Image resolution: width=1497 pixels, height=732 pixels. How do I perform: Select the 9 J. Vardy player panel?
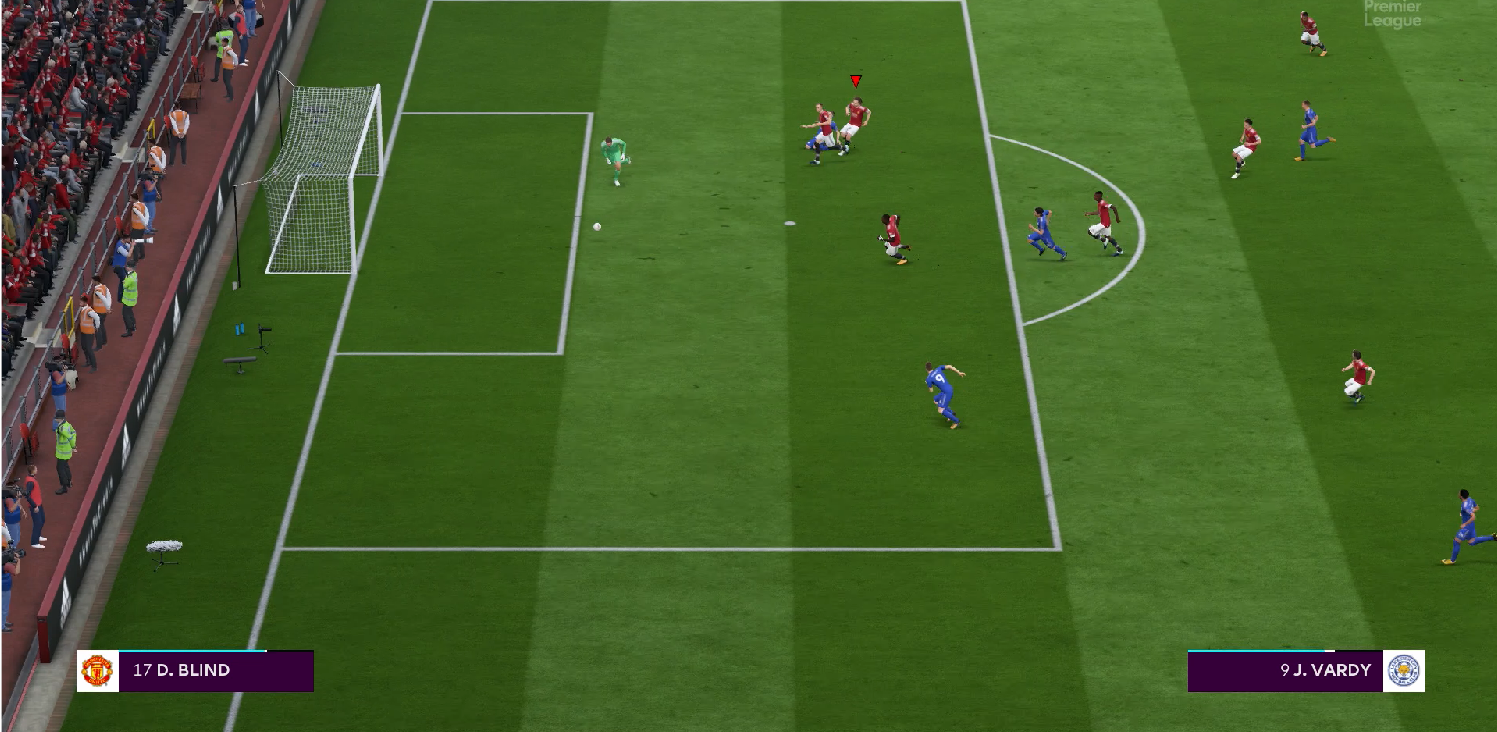coord(1285,671)
